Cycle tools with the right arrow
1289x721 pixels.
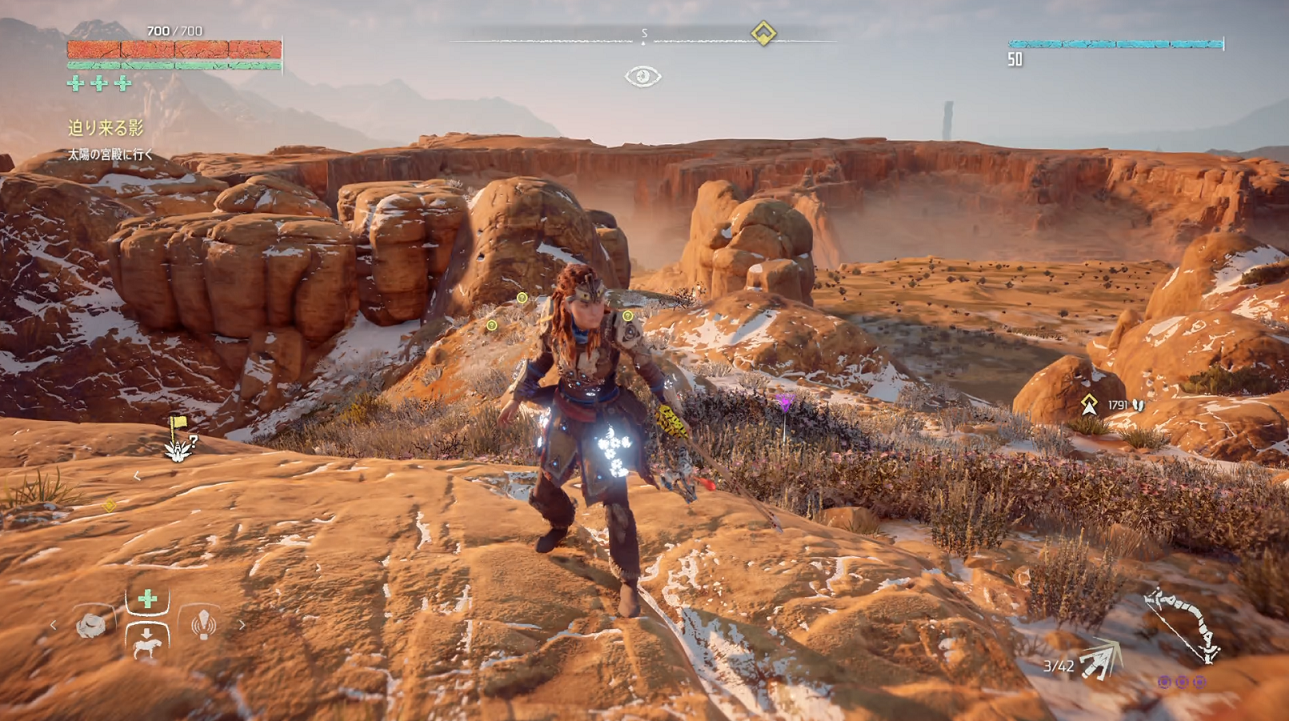click(241, 626)
